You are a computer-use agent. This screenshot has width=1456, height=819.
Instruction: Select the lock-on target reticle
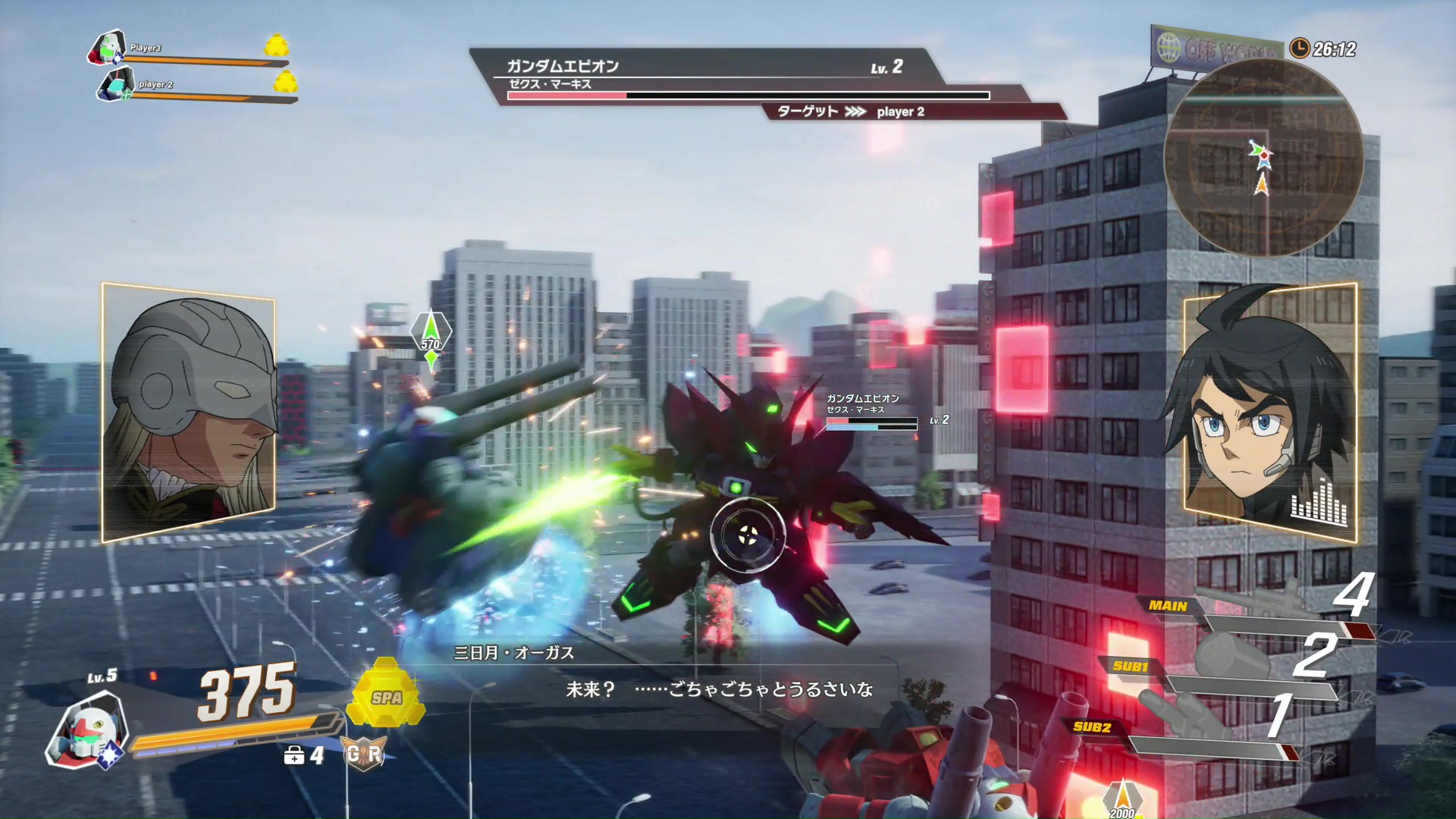748,534
